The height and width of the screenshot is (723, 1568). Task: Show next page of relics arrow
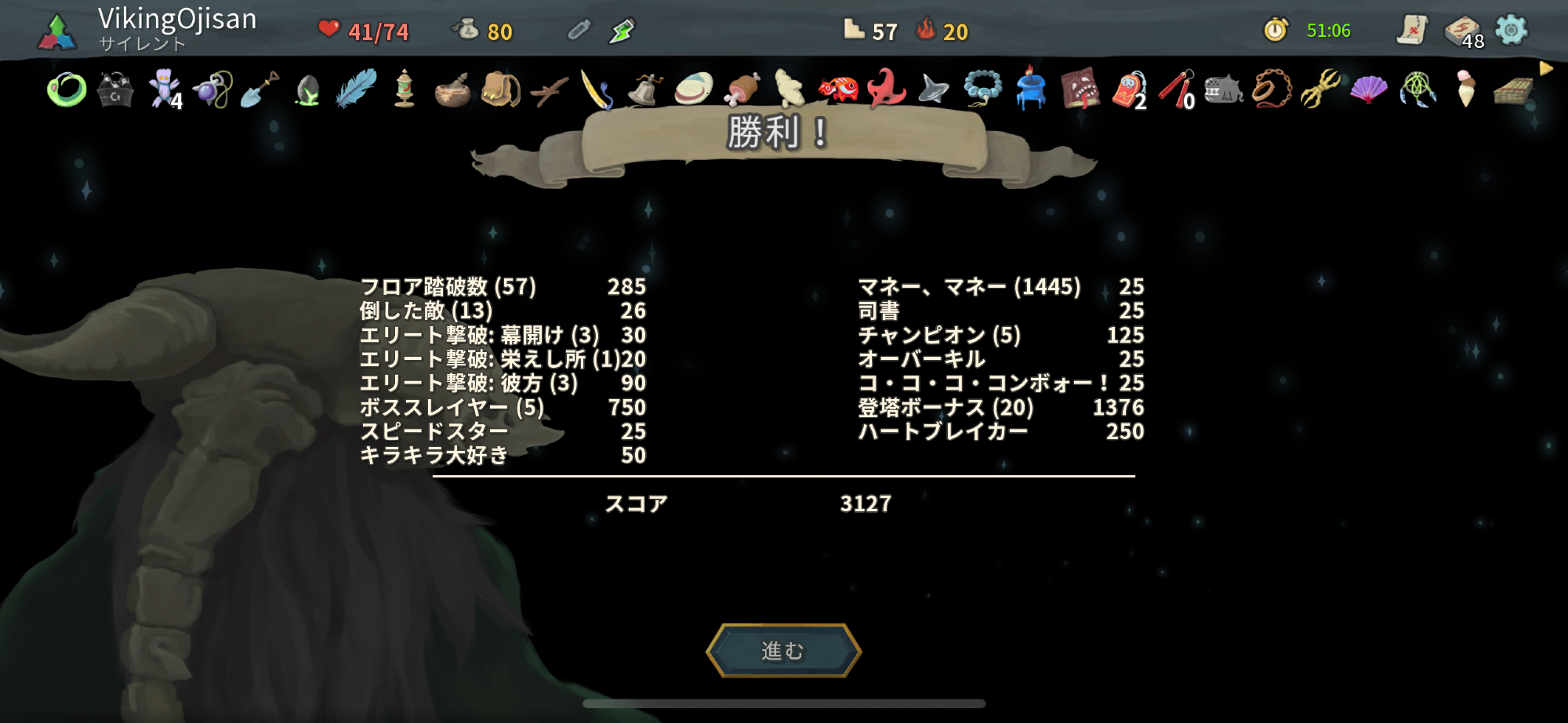click(1546, 69)
